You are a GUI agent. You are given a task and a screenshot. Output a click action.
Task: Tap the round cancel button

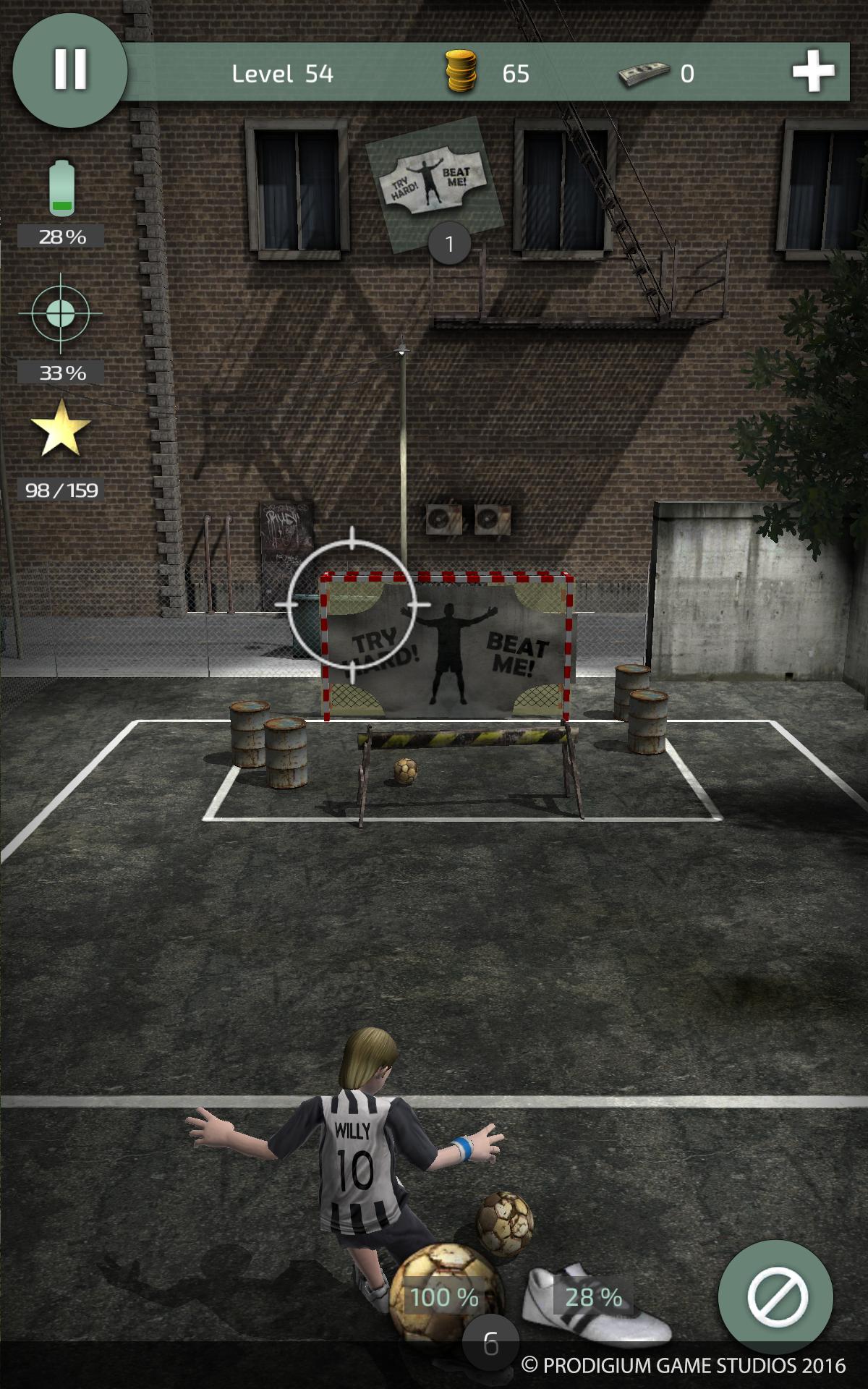(776, 1296)
